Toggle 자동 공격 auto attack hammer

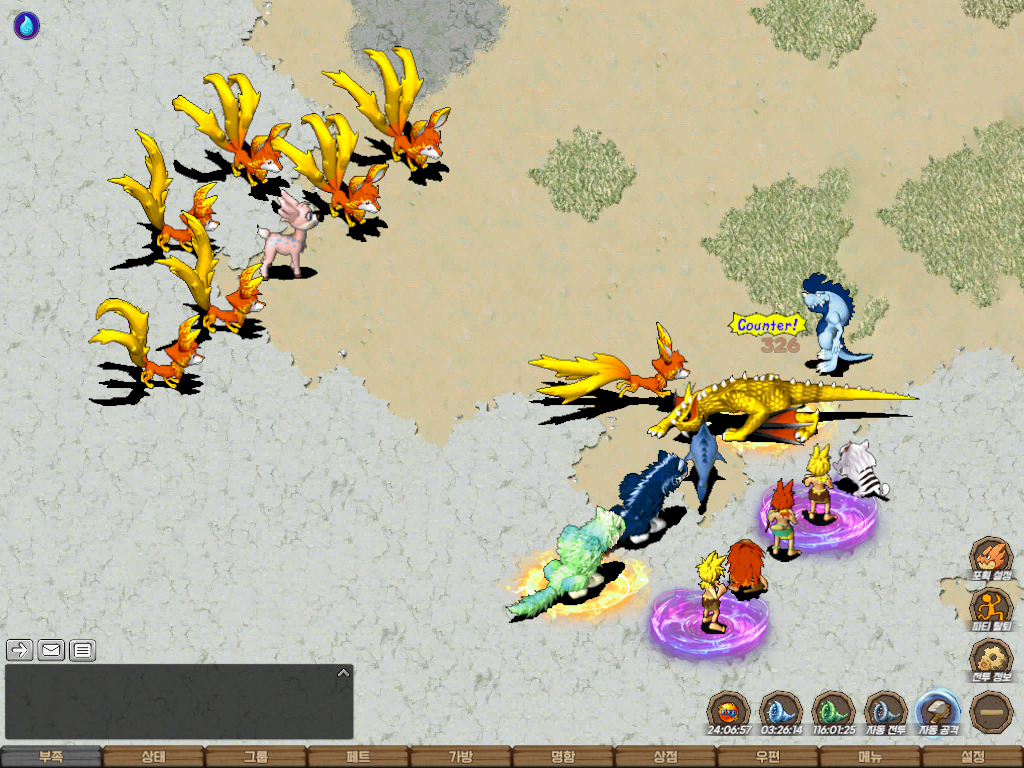click(x=938, y=713)
